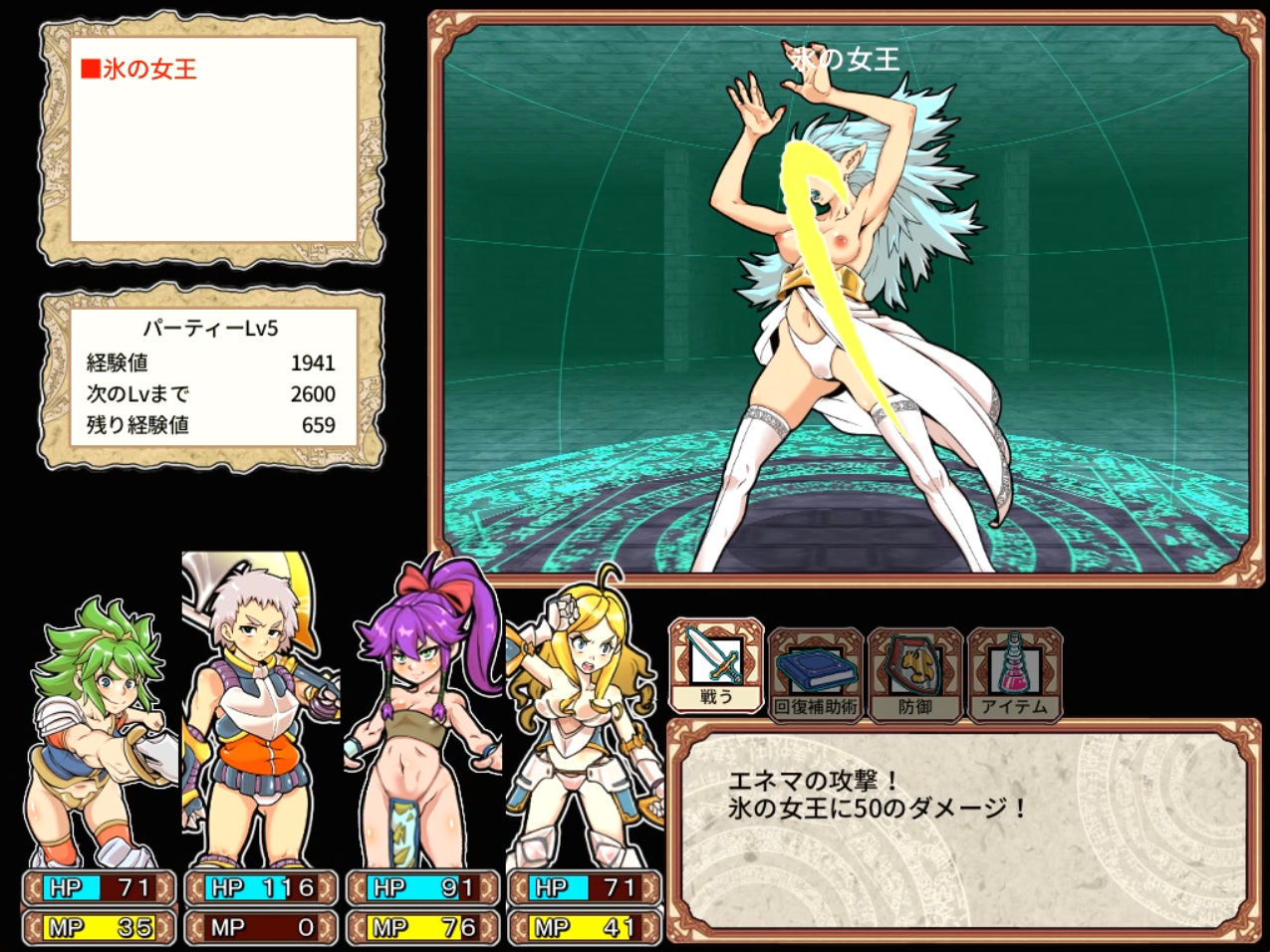Viewport: 1270px width, 952px height.
Task: Open the 回復補助術 spellbook command
Action: 816,673
